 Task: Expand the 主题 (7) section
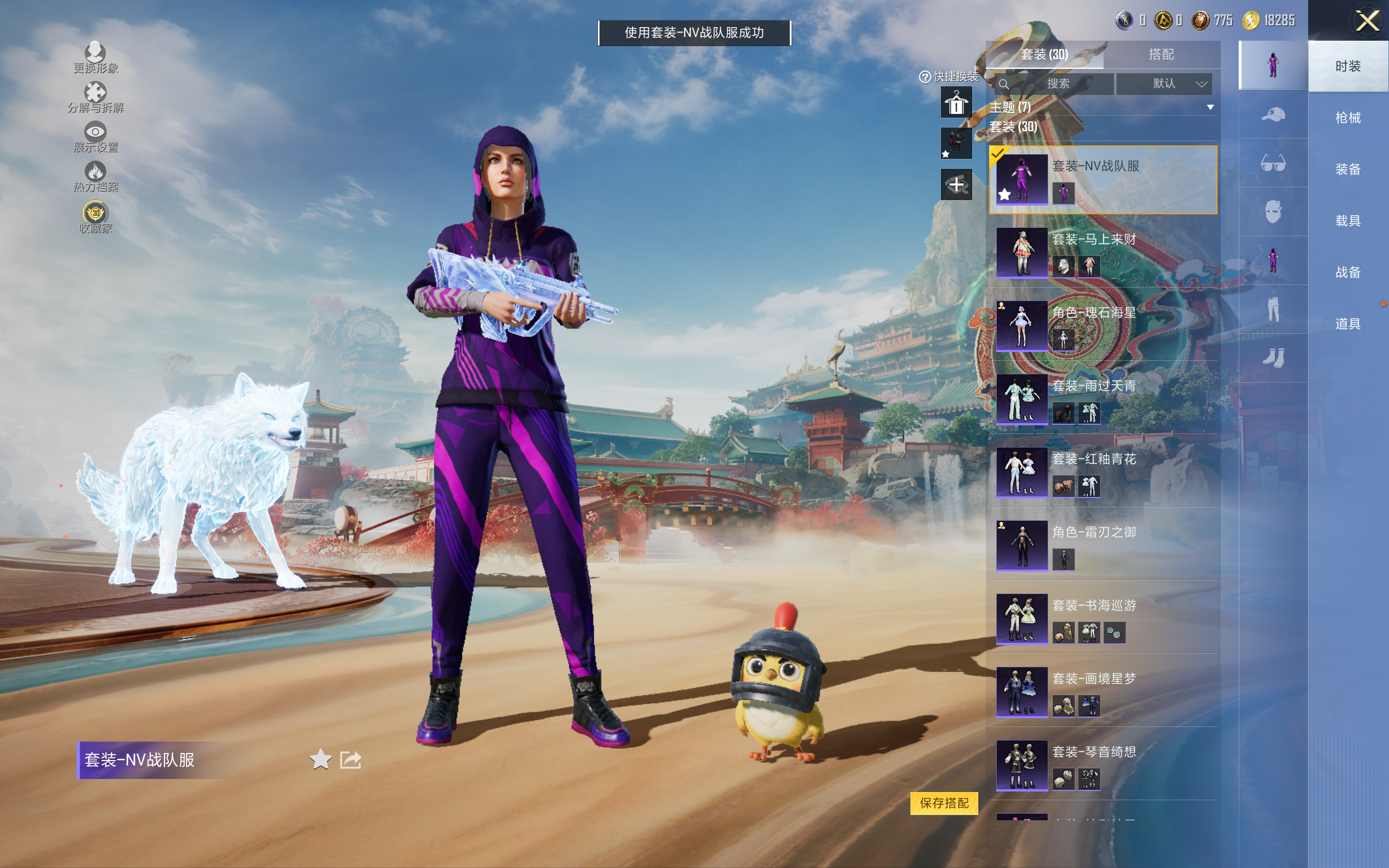(1210, 107)
